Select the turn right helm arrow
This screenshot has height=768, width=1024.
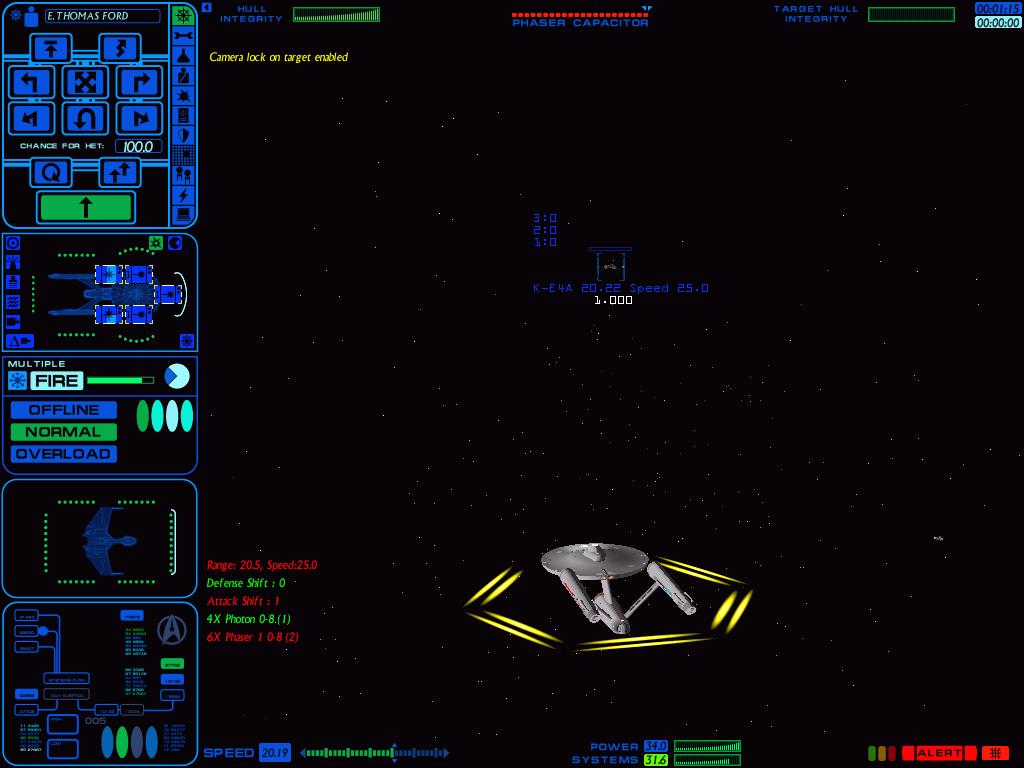(x=139, y=82)
